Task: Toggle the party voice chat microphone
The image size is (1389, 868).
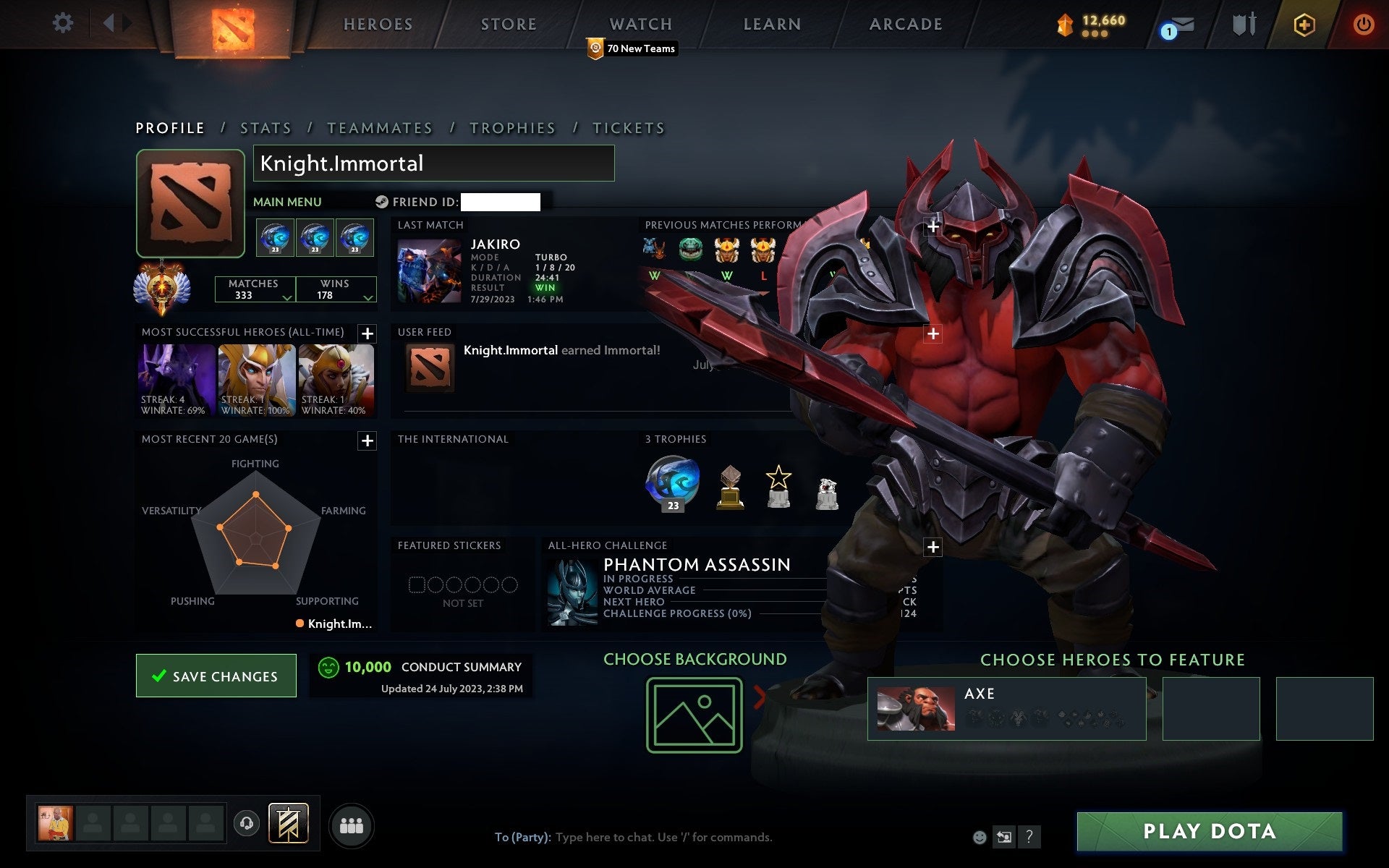Action: pyautogui.click(x=246, y=824)
